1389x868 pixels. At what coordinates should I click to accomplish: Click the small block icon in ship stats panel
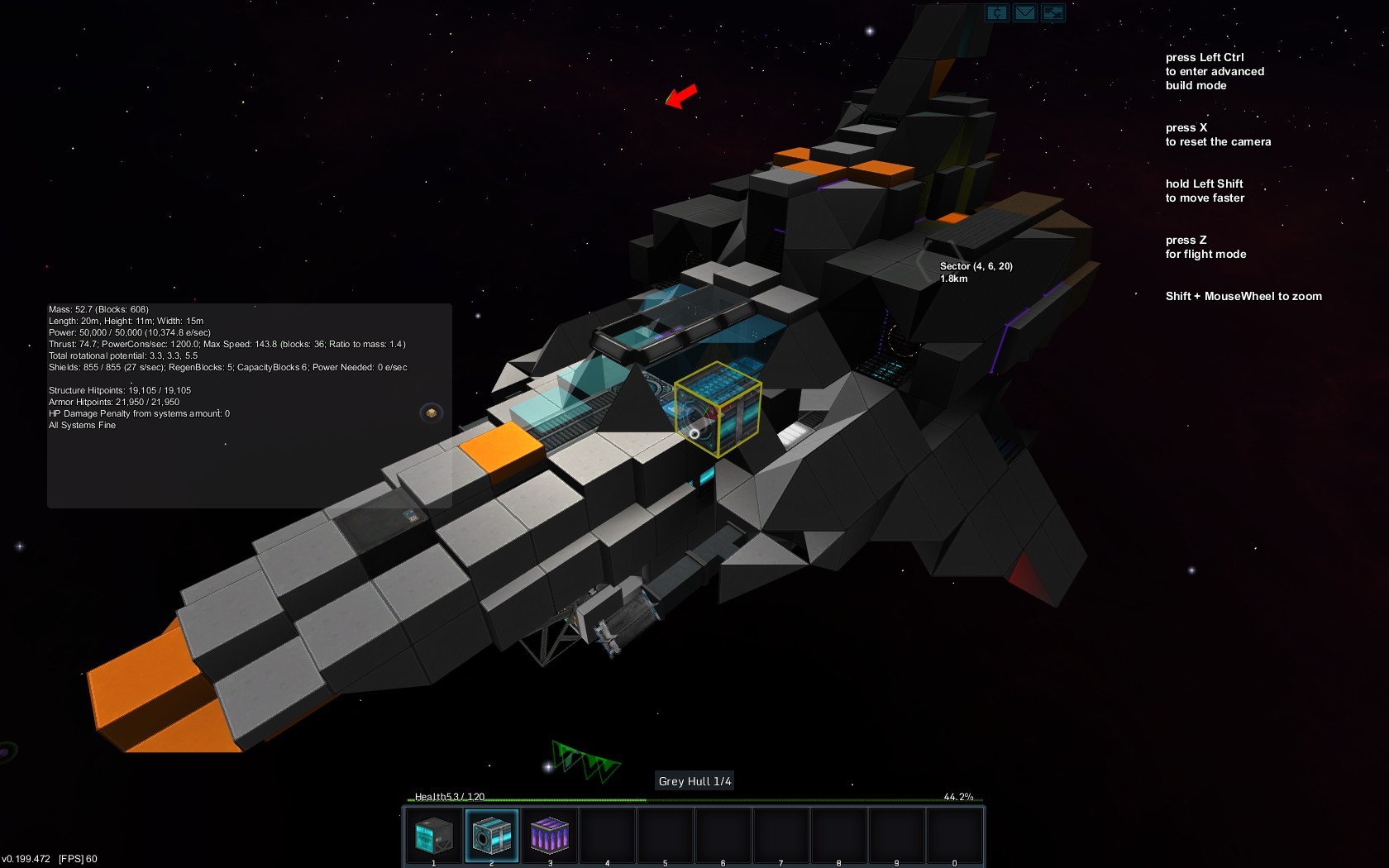[431, 413]
